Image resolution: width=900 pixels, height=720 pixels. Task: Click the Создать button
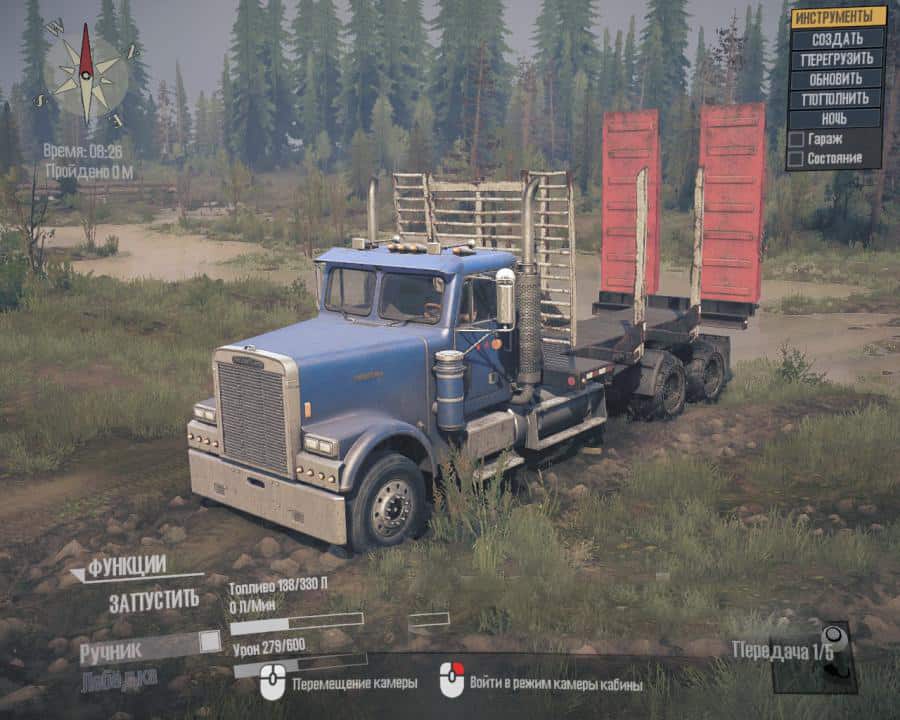[837, 38]
